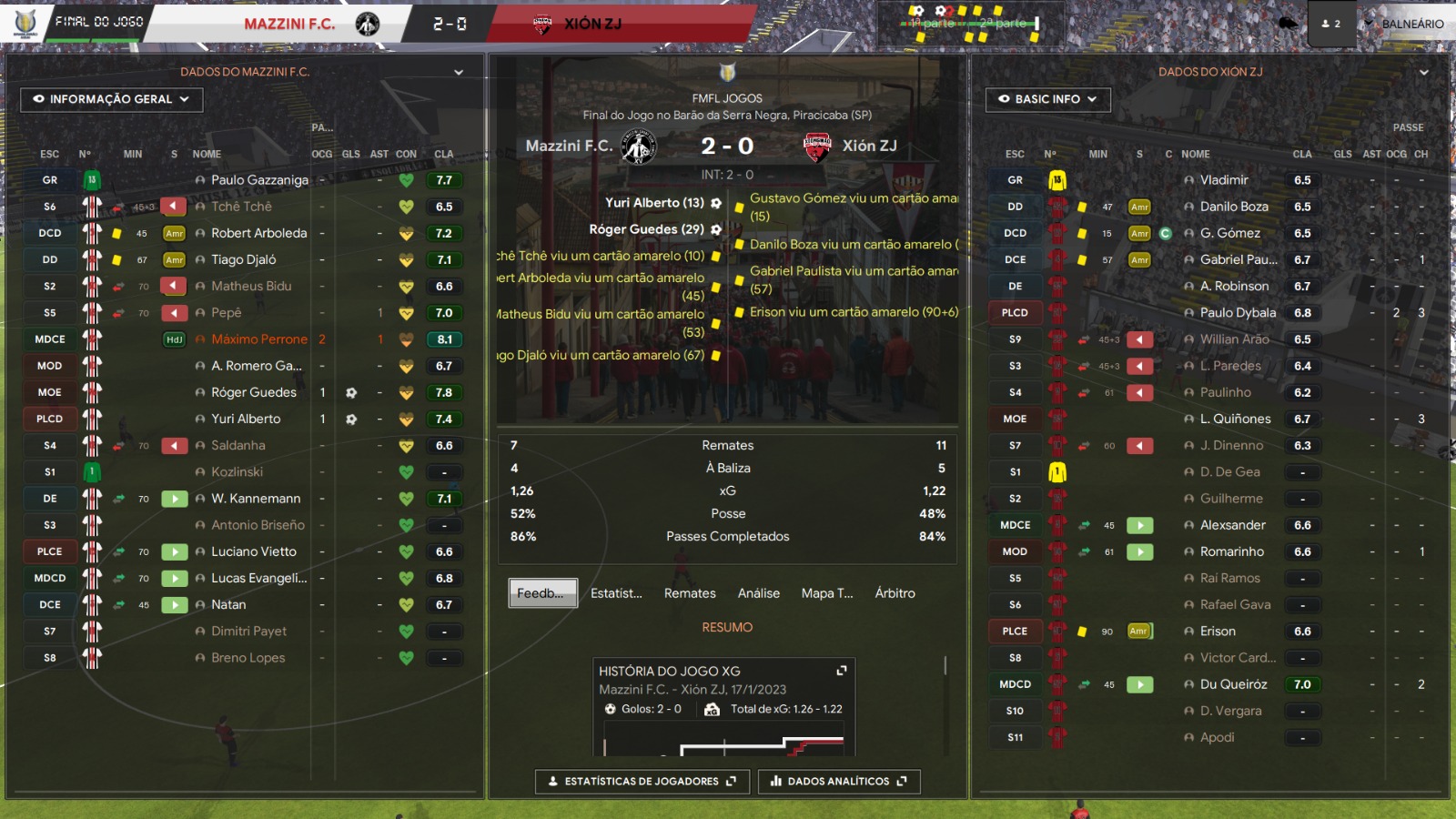Sort Mazzini players by CLA rating column
The height and width of the screenshot is (819, 1456).
pyautogui.click(x=443, y=155)
